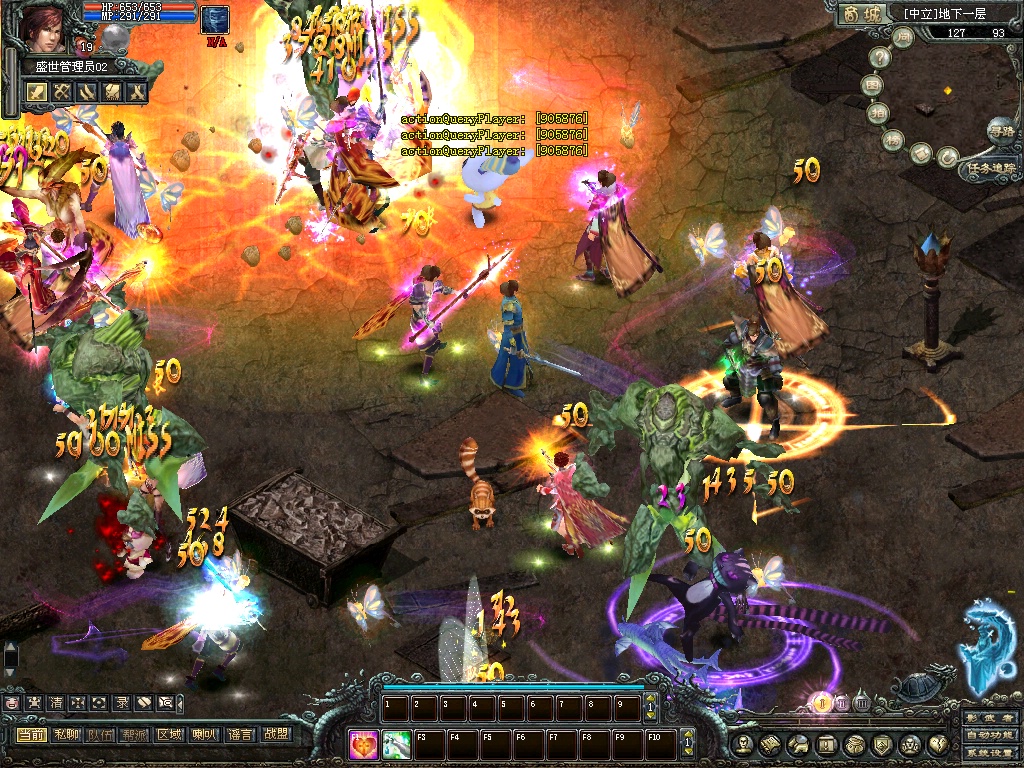Switch chat to the 私聊 tab

(x=66, y=735)
